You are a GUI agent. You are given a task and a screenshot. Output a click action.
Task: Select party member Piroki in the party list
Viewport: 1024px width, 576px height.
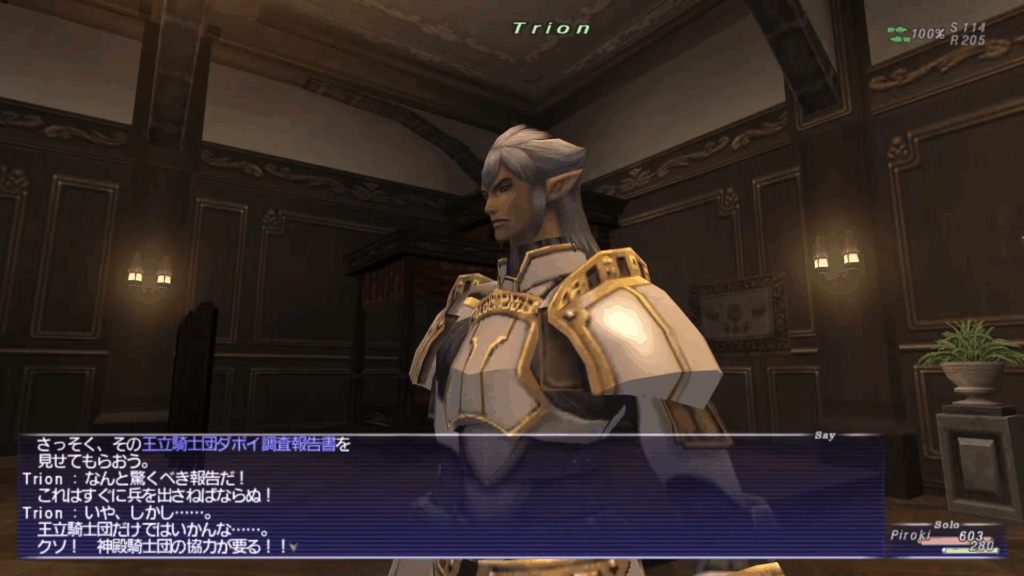[911, 536]
